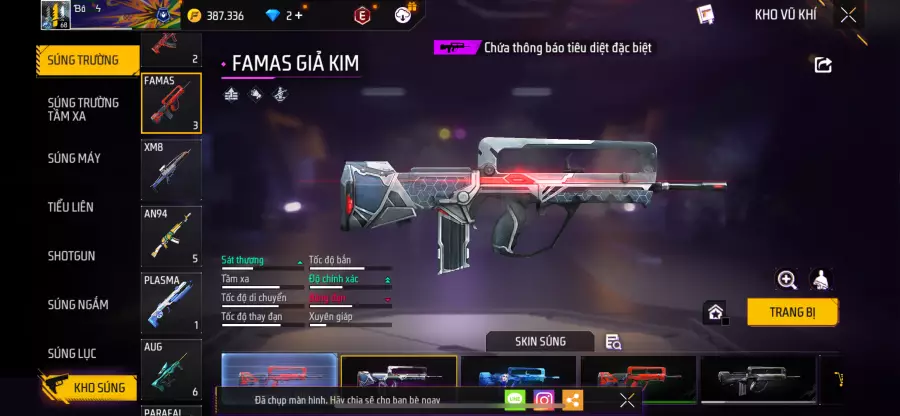Pick the Plasma gun from the list
This screenshot has width=900, height=416.
point(171,302)
